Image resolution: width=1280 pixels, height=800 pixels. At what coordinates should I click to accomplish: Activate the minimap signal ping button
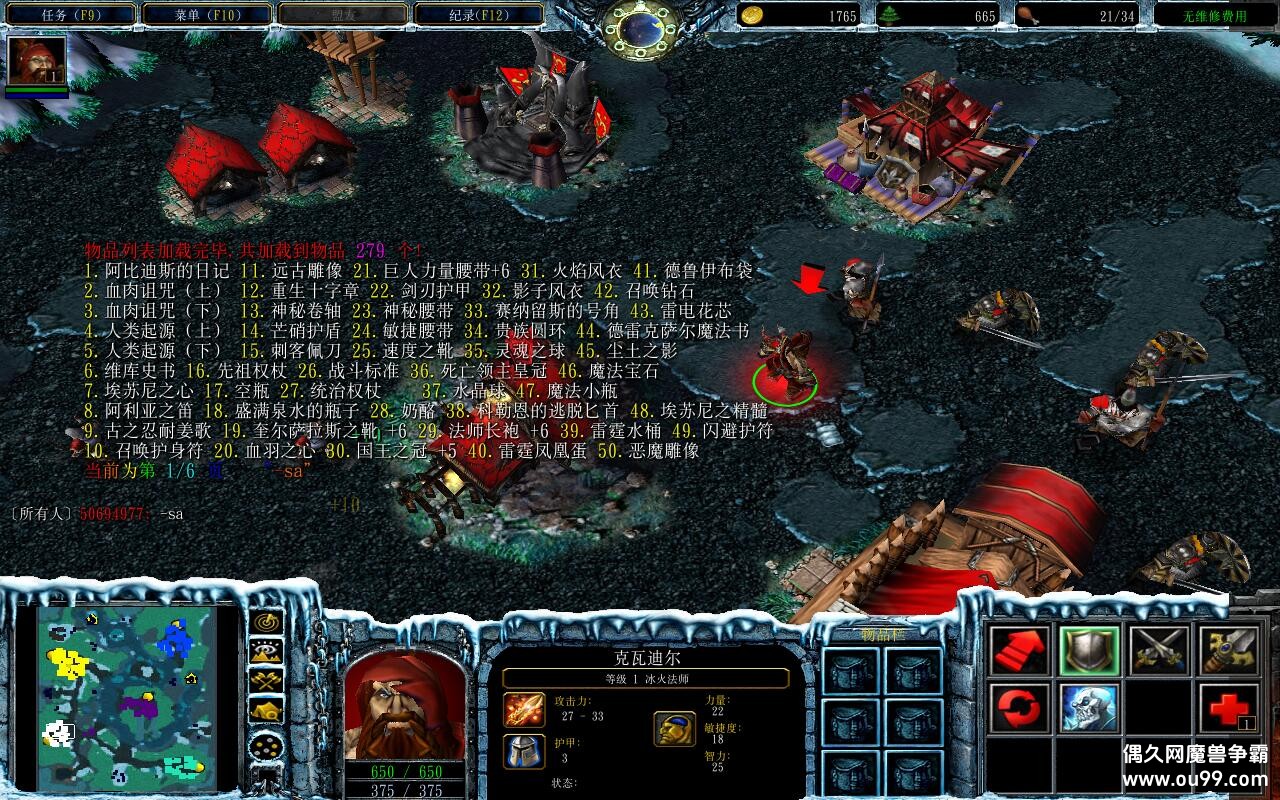pos(266,623)
